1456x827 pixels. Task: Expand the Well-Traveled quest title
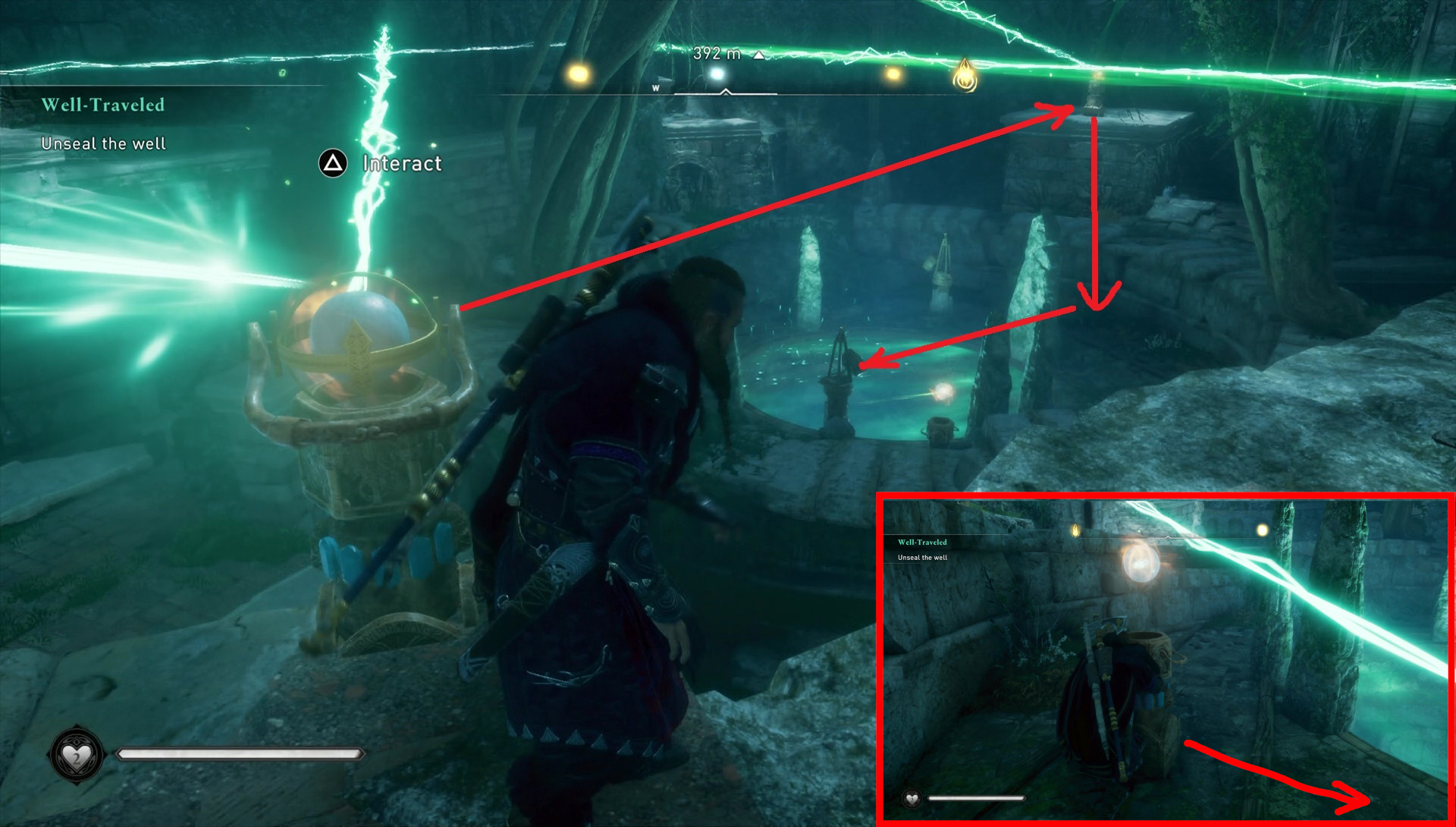tap(103, 105)
